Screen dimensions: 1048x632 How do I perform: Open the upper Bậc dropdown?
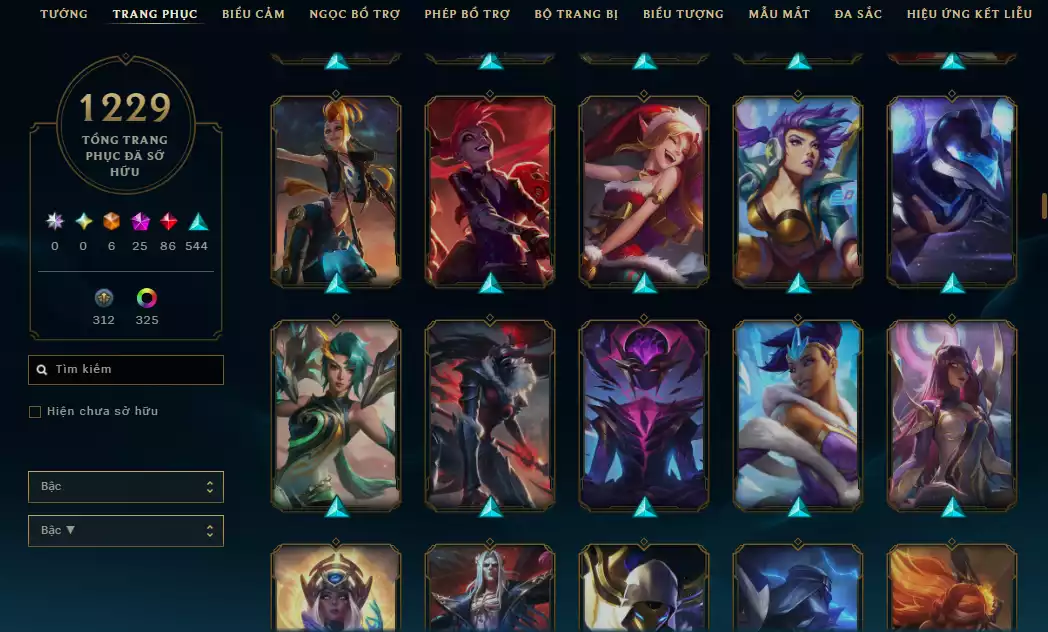pos(126,487)
